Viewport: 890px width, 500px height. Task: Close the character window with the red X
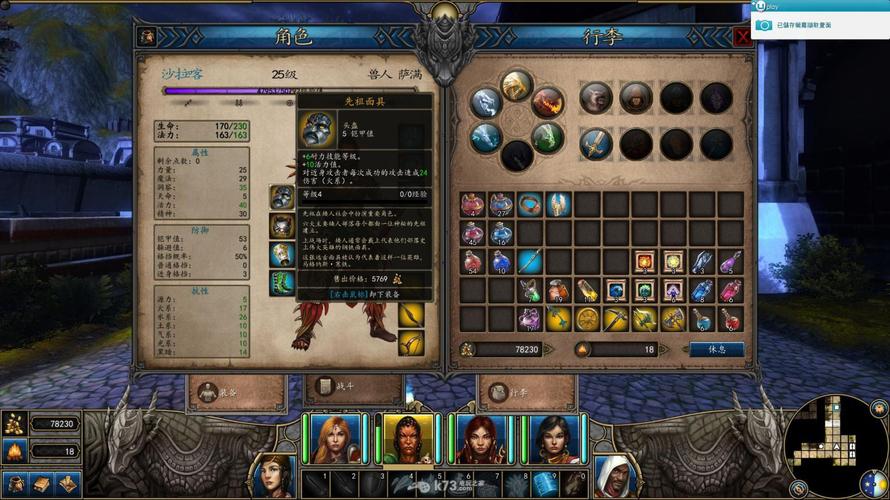click(742, 37)
